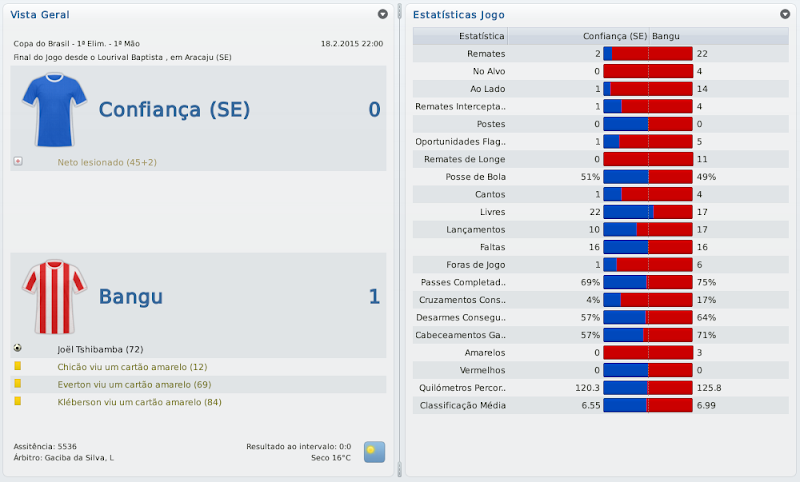
Task: Open Everton's yellow card event
Action: (134, 384)
